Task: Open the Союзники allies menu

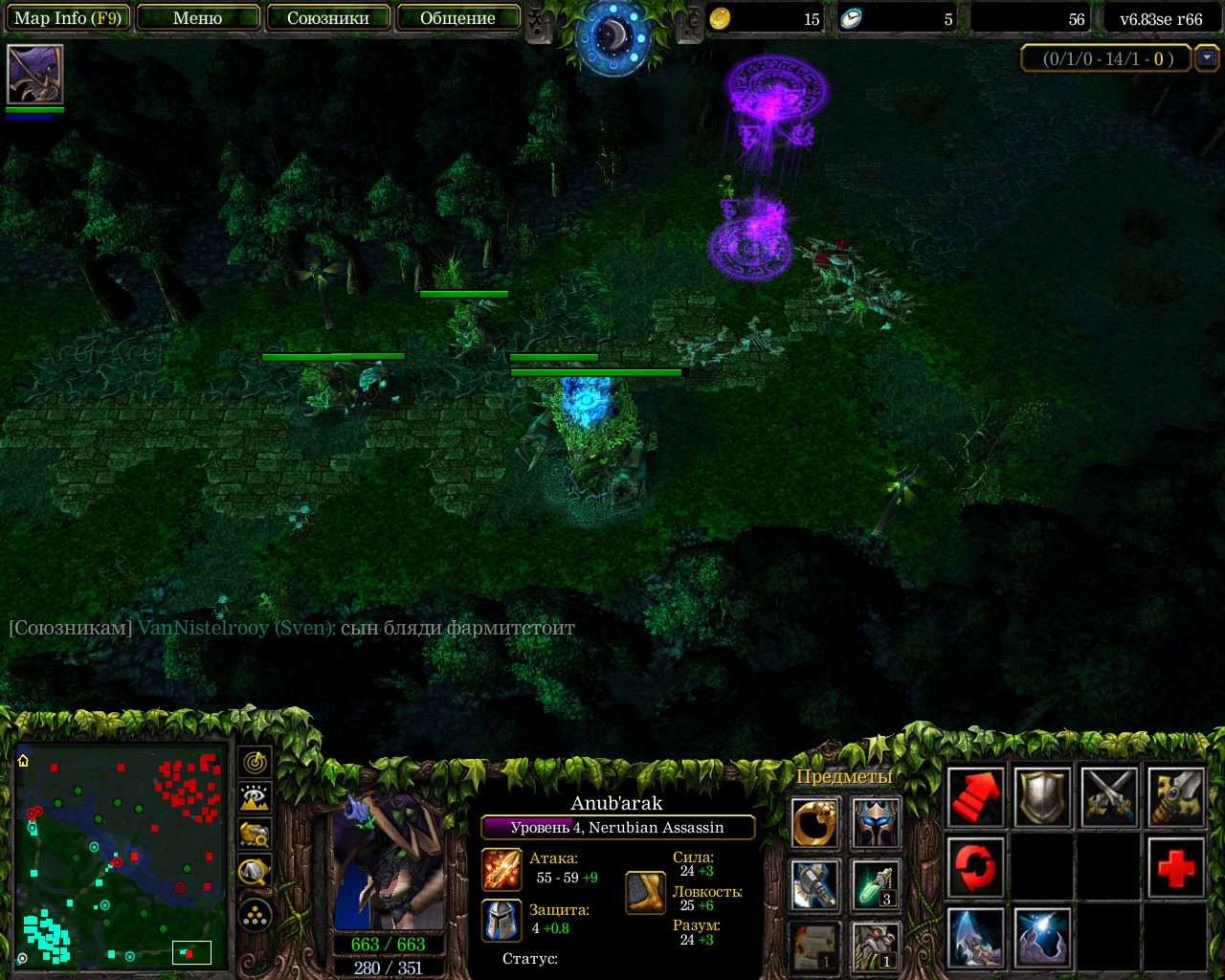Action: (x=328, y=18)
